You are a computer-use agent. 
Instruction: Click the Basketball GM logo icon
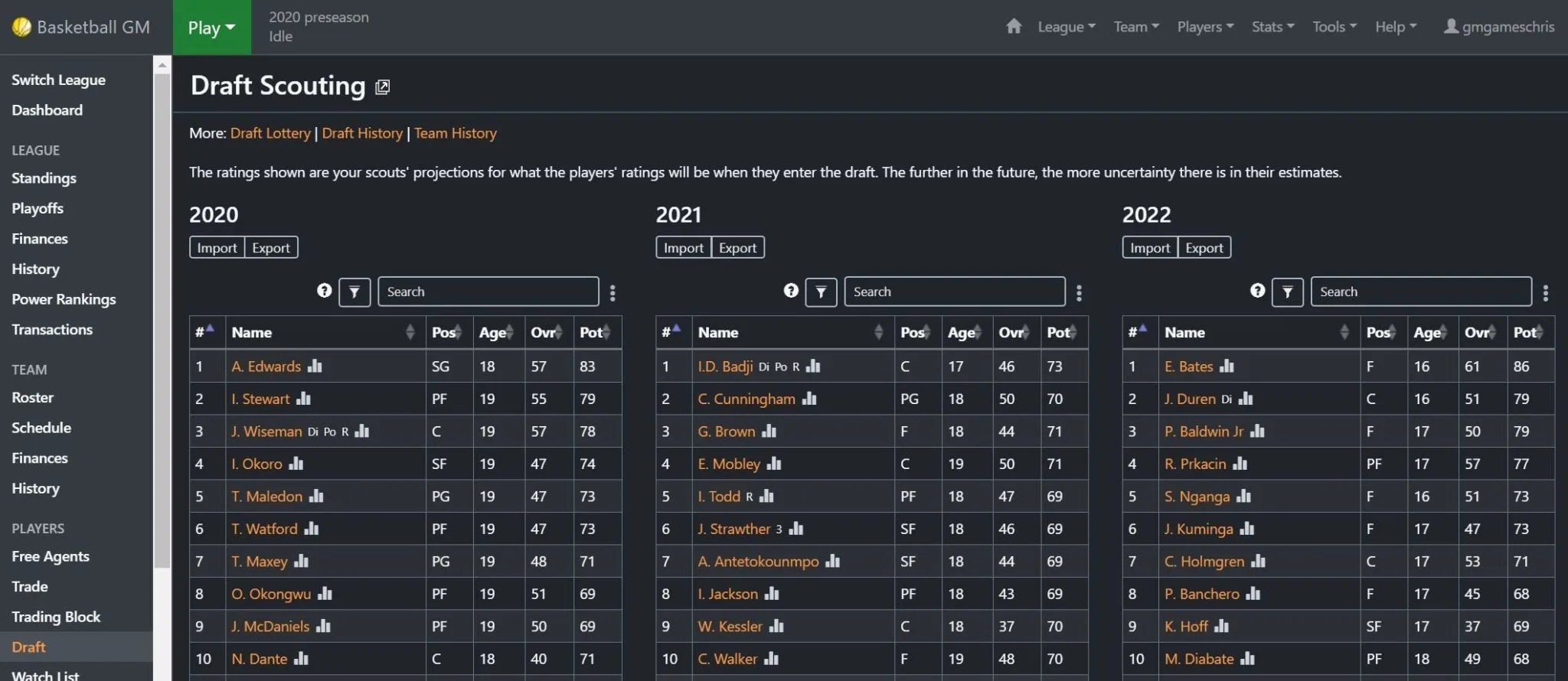pyautogui.click(x=22, y=26)
